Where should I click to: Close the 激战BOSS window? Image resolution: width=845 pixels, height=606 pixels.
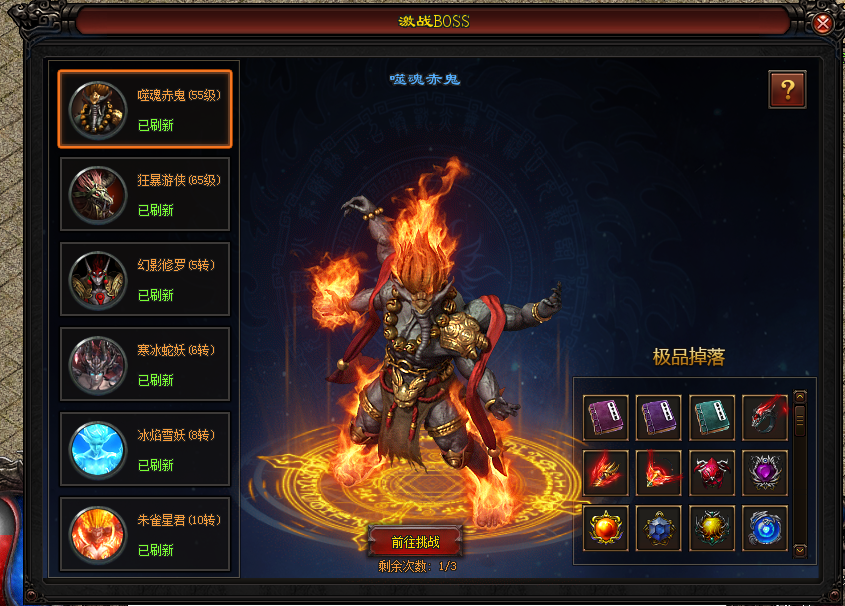823,22
